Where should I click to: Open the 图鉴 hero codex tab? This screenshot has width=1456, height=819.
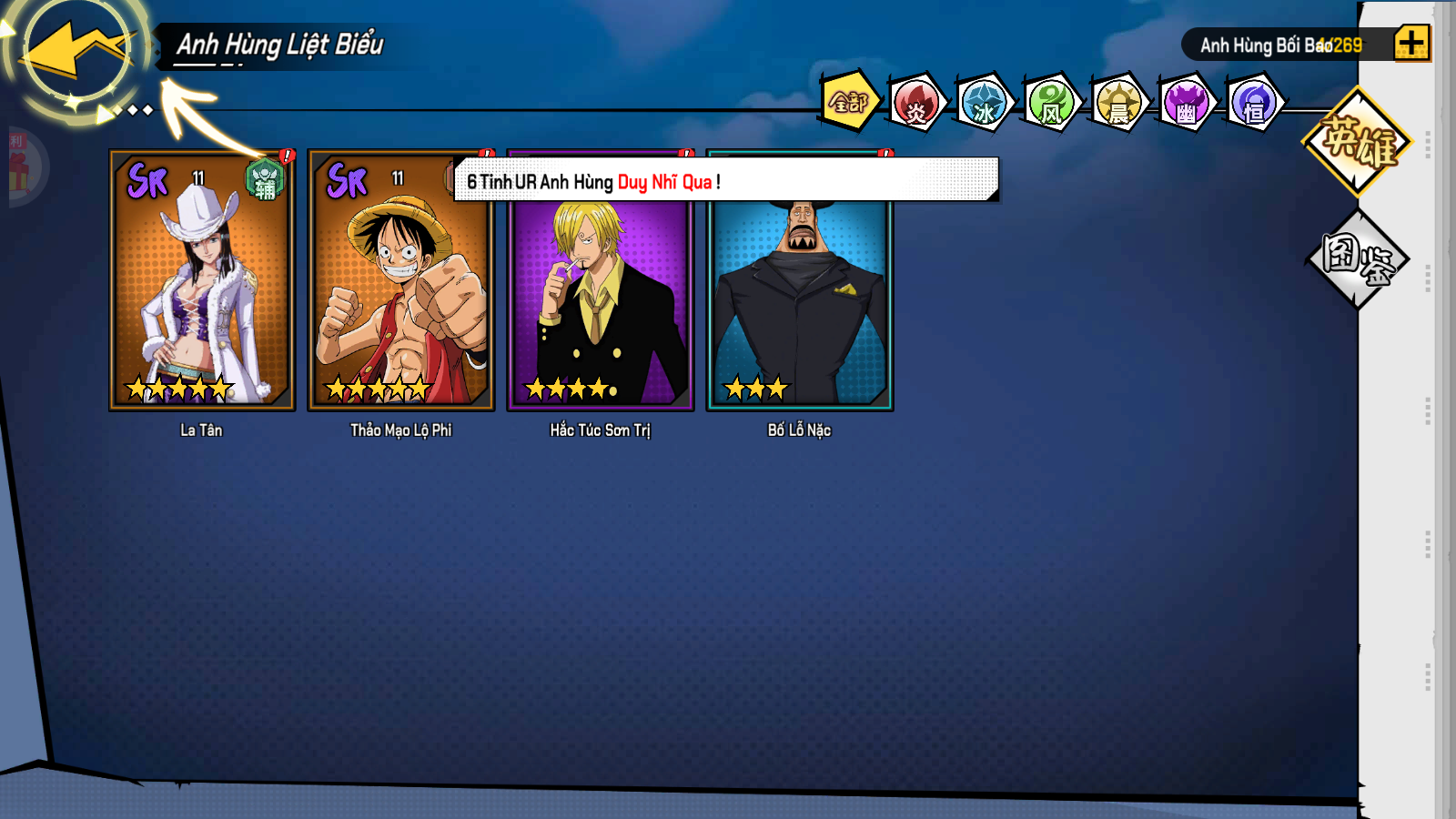1358,259
